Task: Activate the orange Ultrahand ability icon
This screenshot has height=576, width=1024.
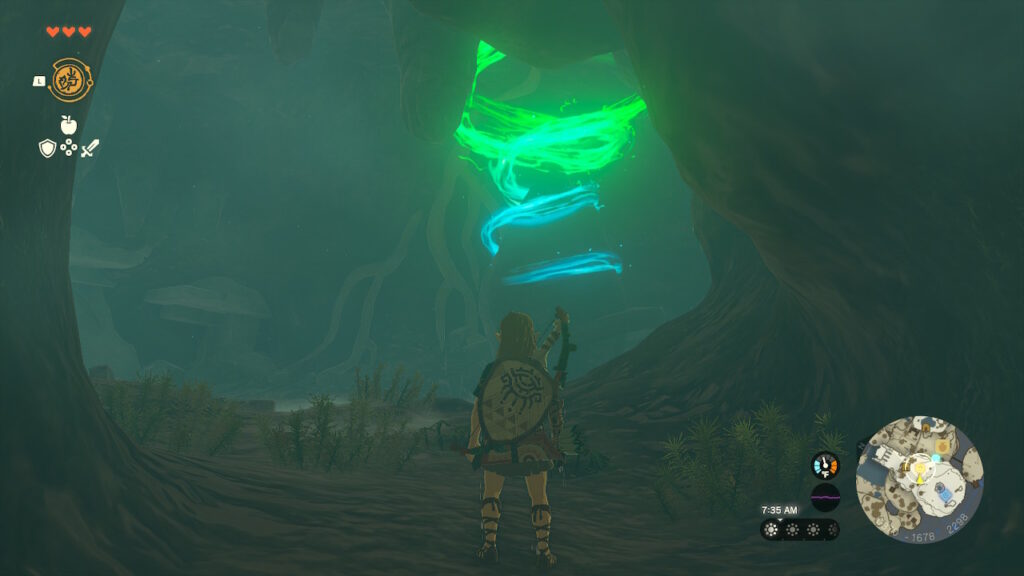Action: [x=70, y=80]
